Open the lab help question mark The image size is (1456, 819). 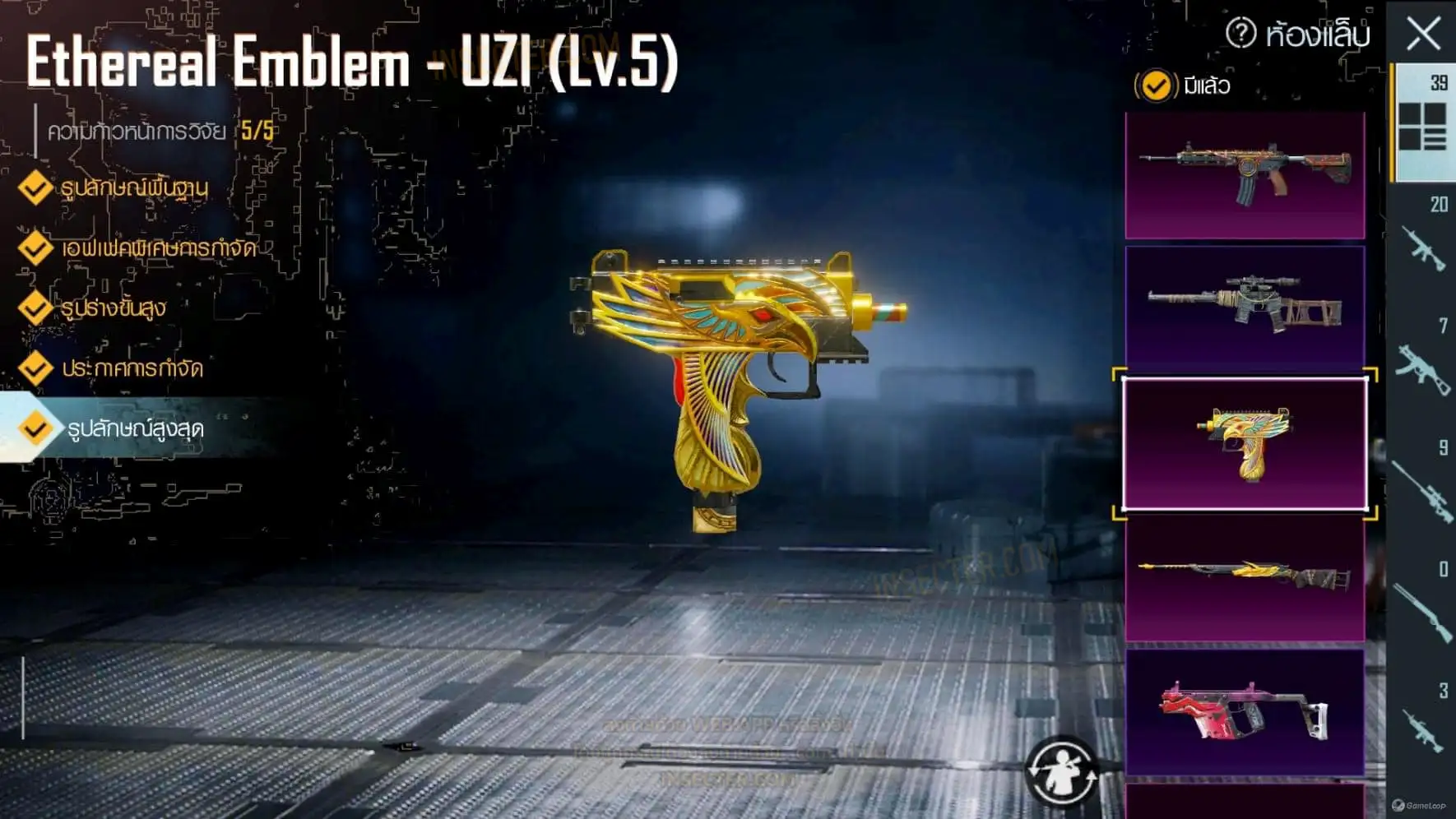1240,34
